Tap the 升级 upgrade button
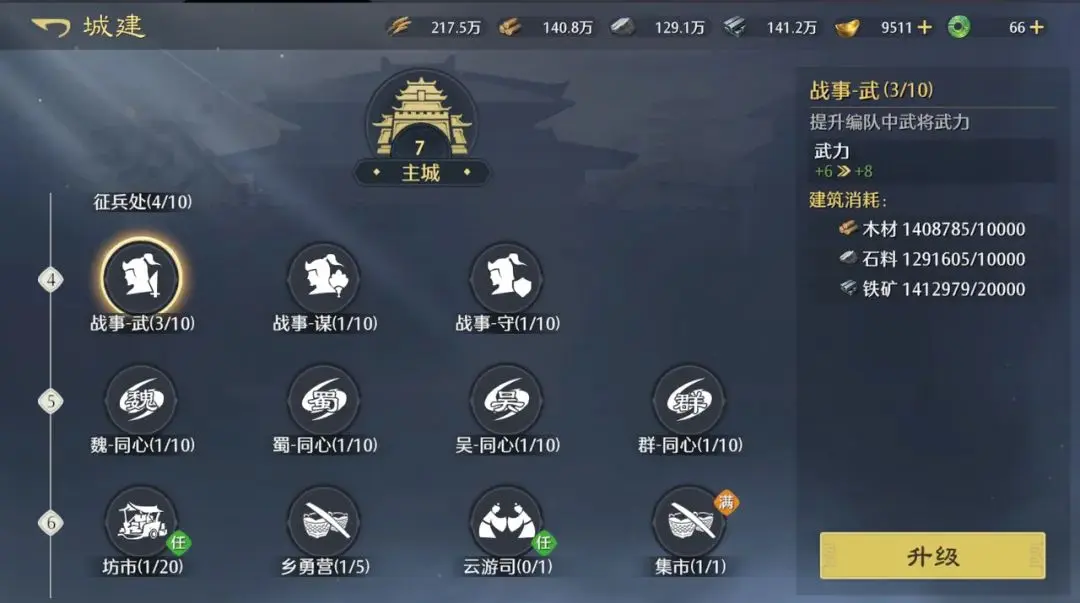The width and height of the screenshot is (1080, 603). click(x=932, y=556)
